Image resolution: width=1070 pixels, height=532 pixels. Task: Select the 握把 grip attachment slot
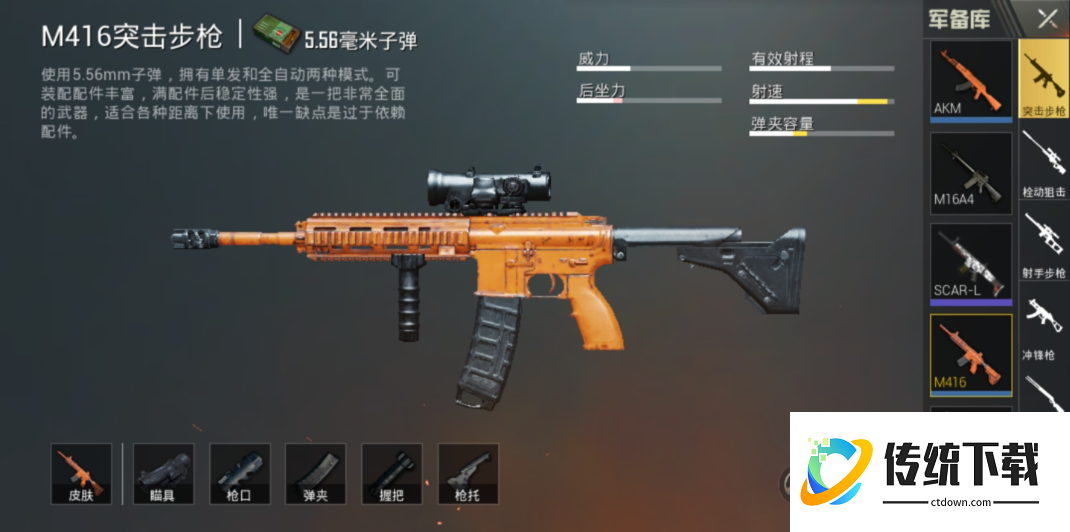pyautogui.click(x=392, y=473)
